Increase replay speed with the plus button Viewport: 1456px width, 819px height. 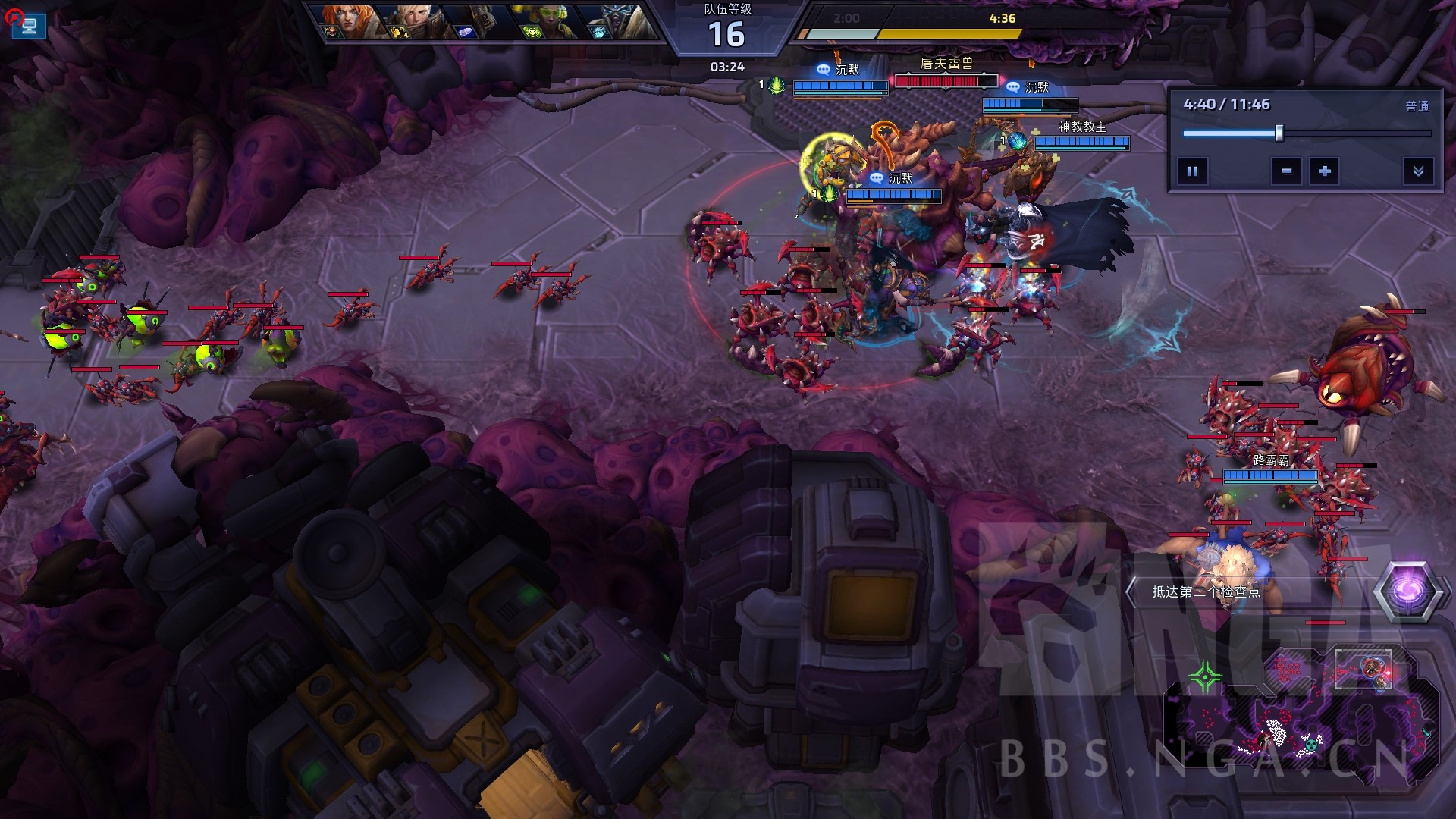(x=1325, y=171)
